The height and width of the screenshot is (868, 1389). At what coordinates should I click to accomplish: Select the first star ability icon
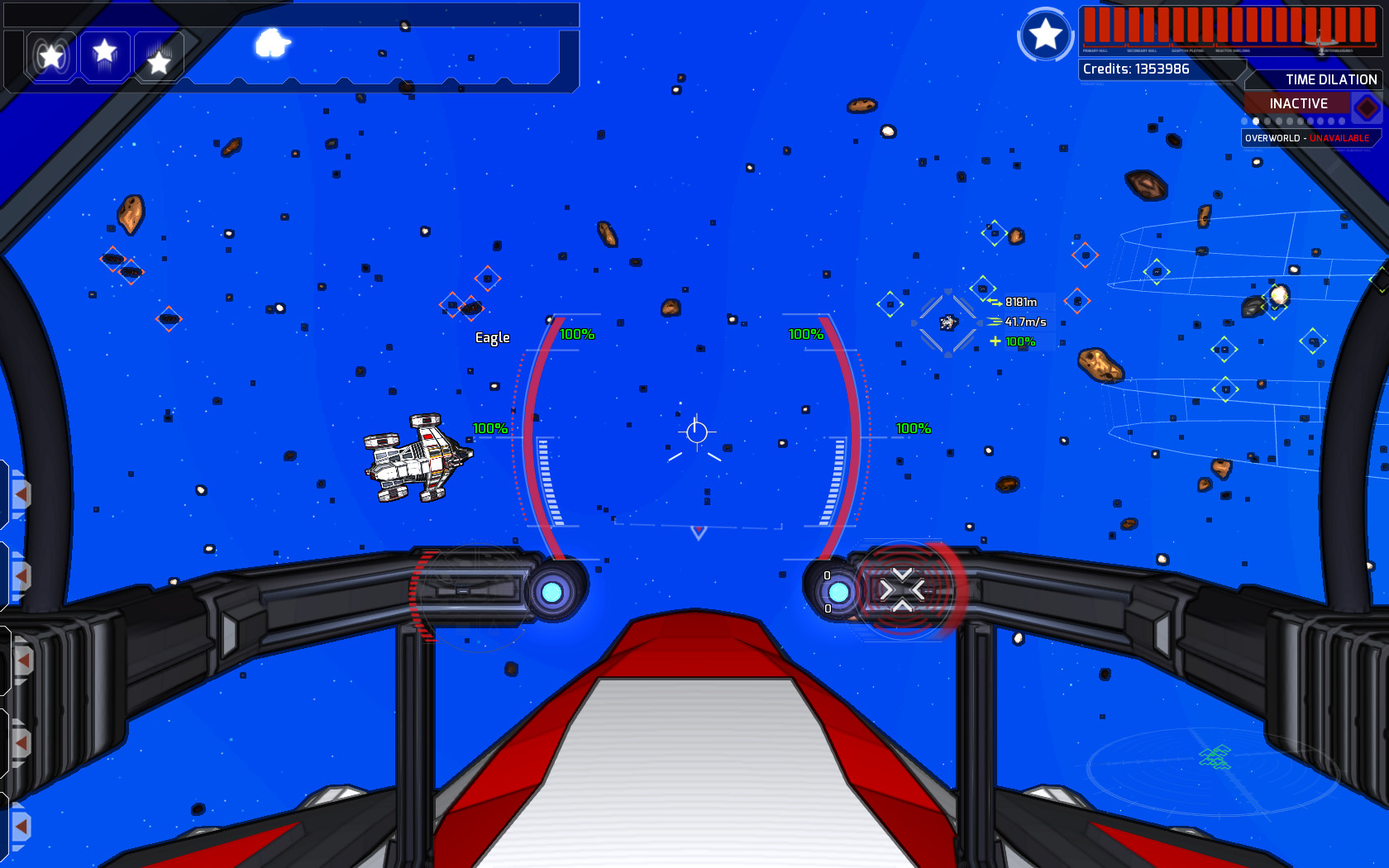point(52,56)
